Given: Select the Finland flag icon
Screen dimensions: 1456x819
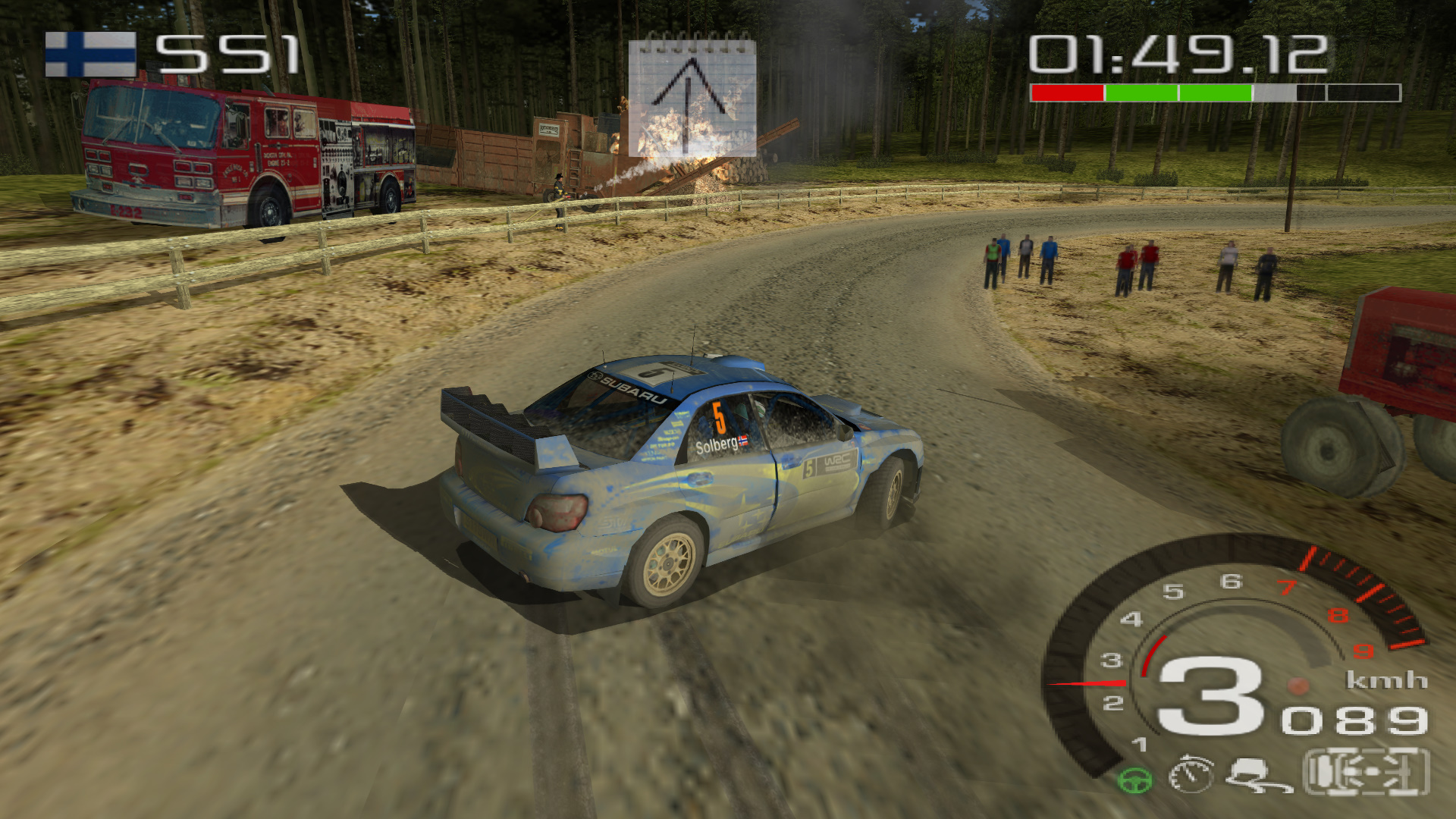Looking at the screenshot, I should click(x=90, y=54).
